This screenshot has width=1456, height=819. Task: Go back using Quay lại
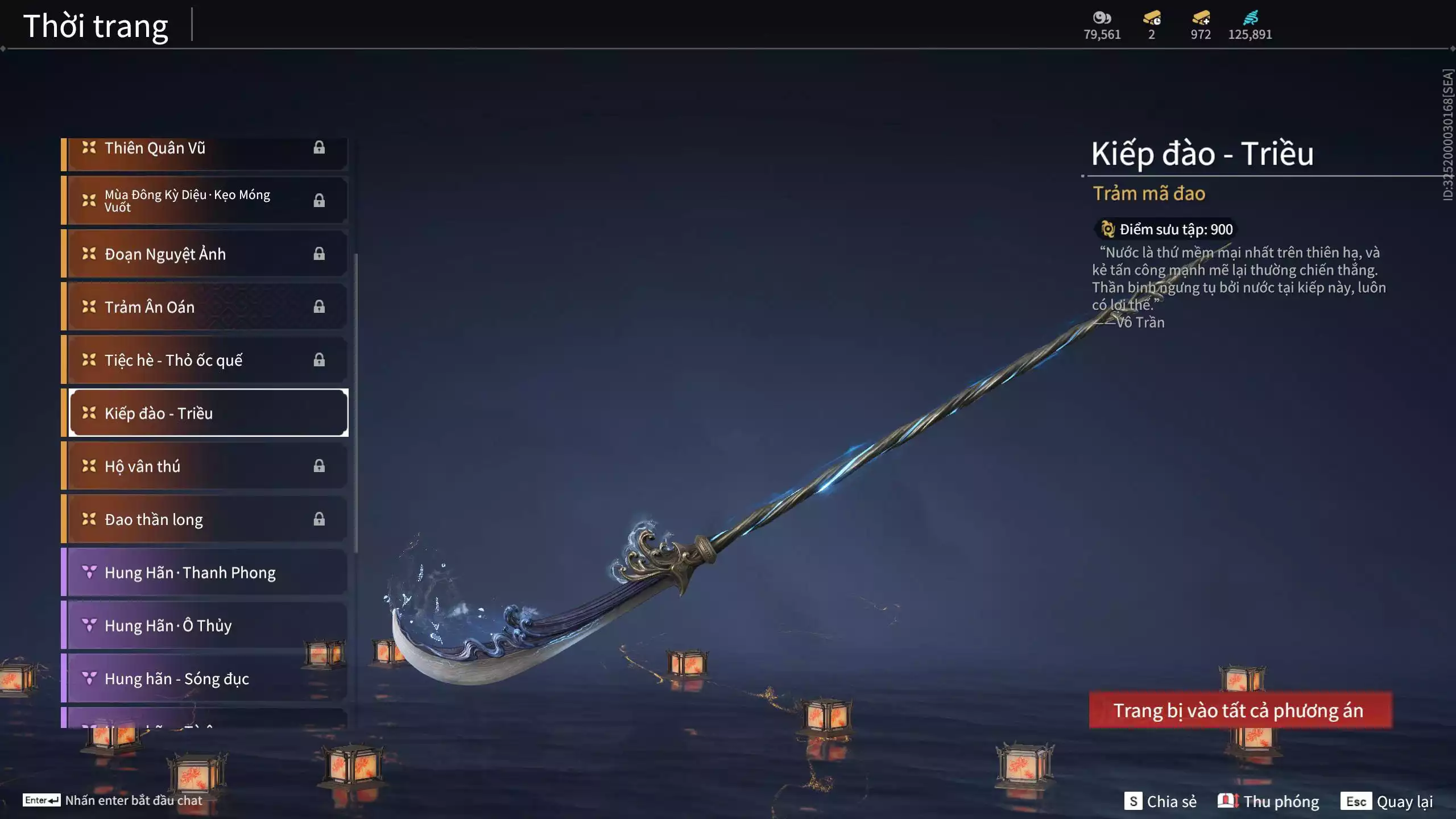click(x=1387, y=801)
